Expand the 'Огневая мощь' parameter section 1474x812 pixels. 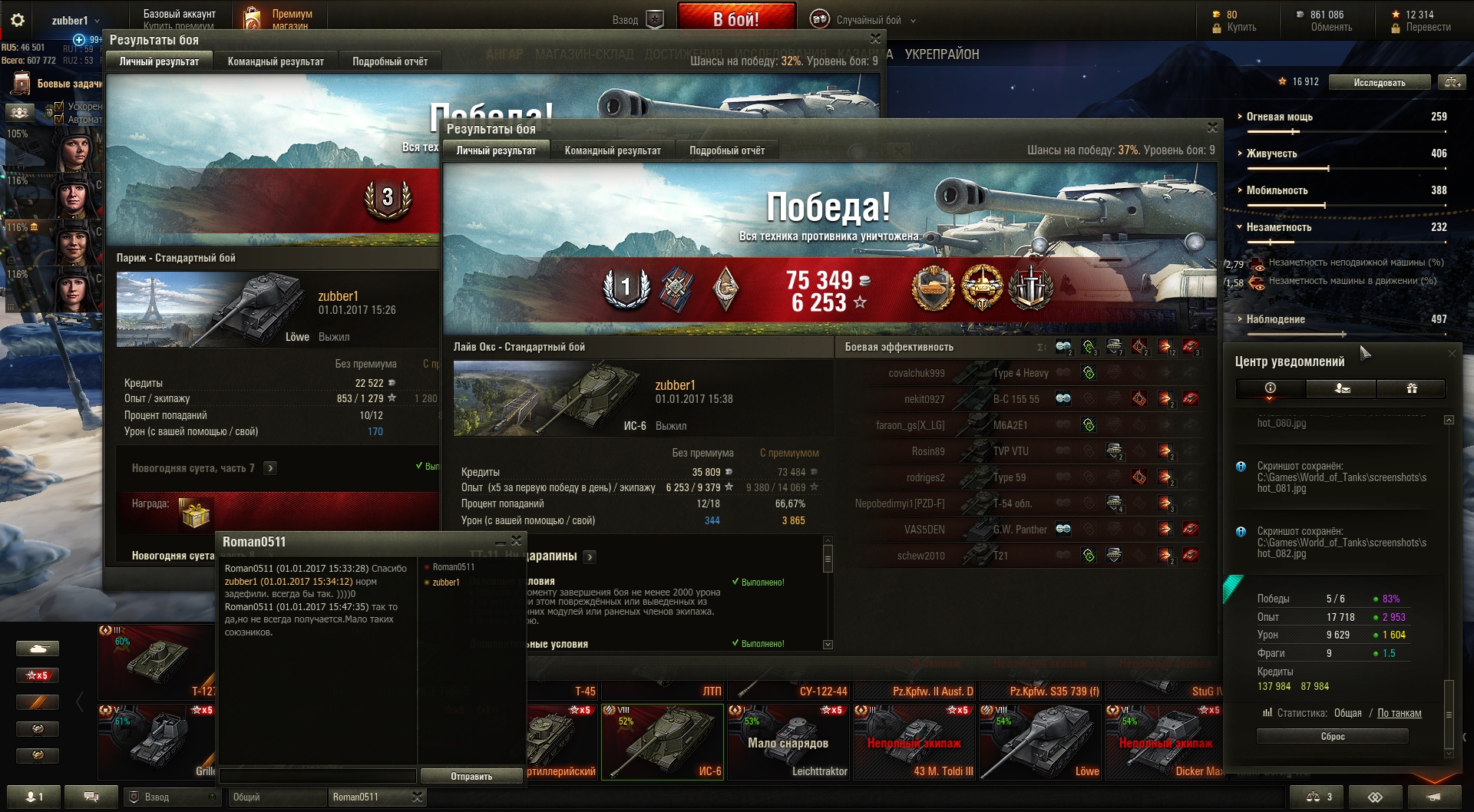(x=1279, y=117)
